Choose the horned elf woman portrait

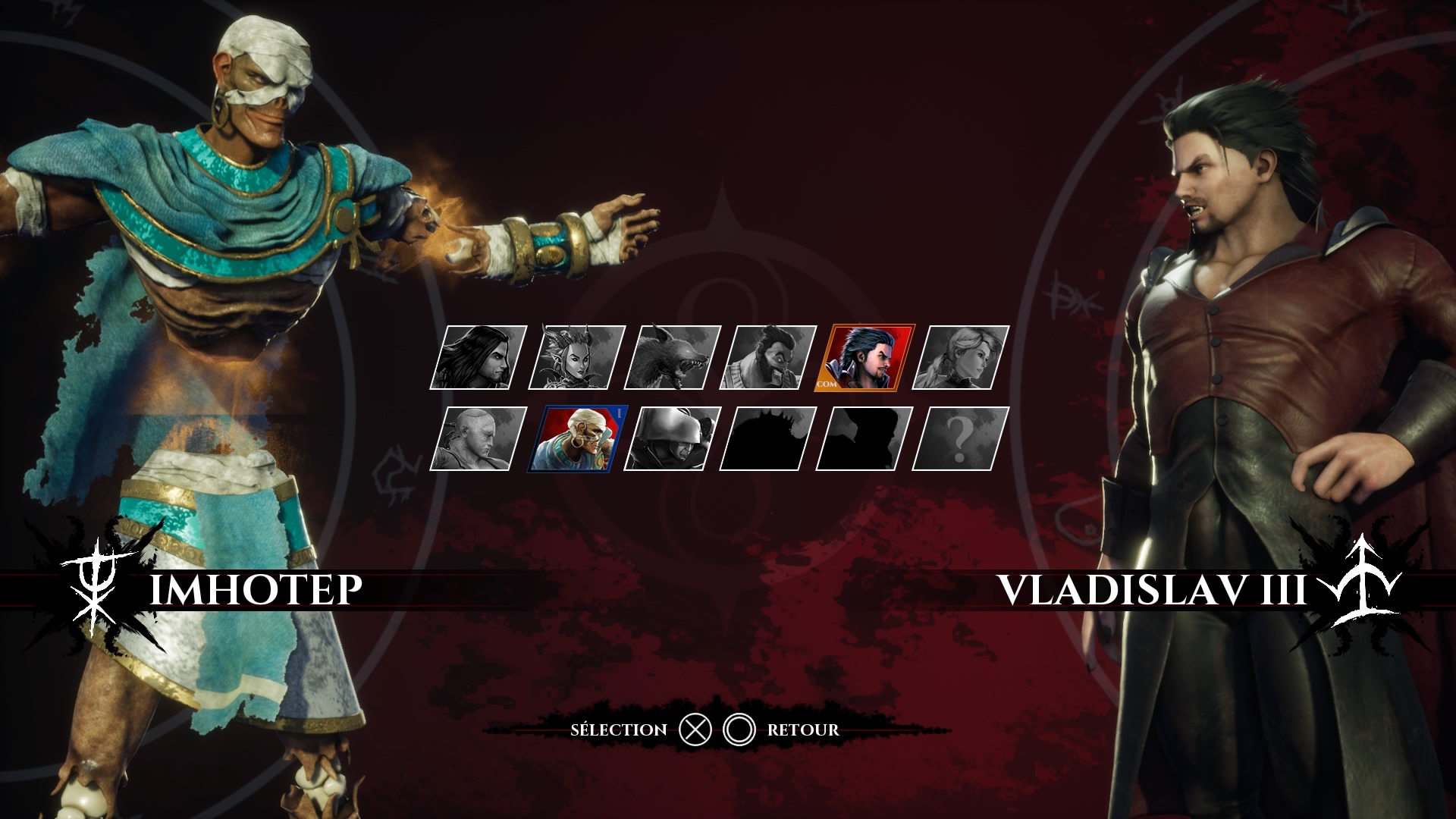point(576,358)
